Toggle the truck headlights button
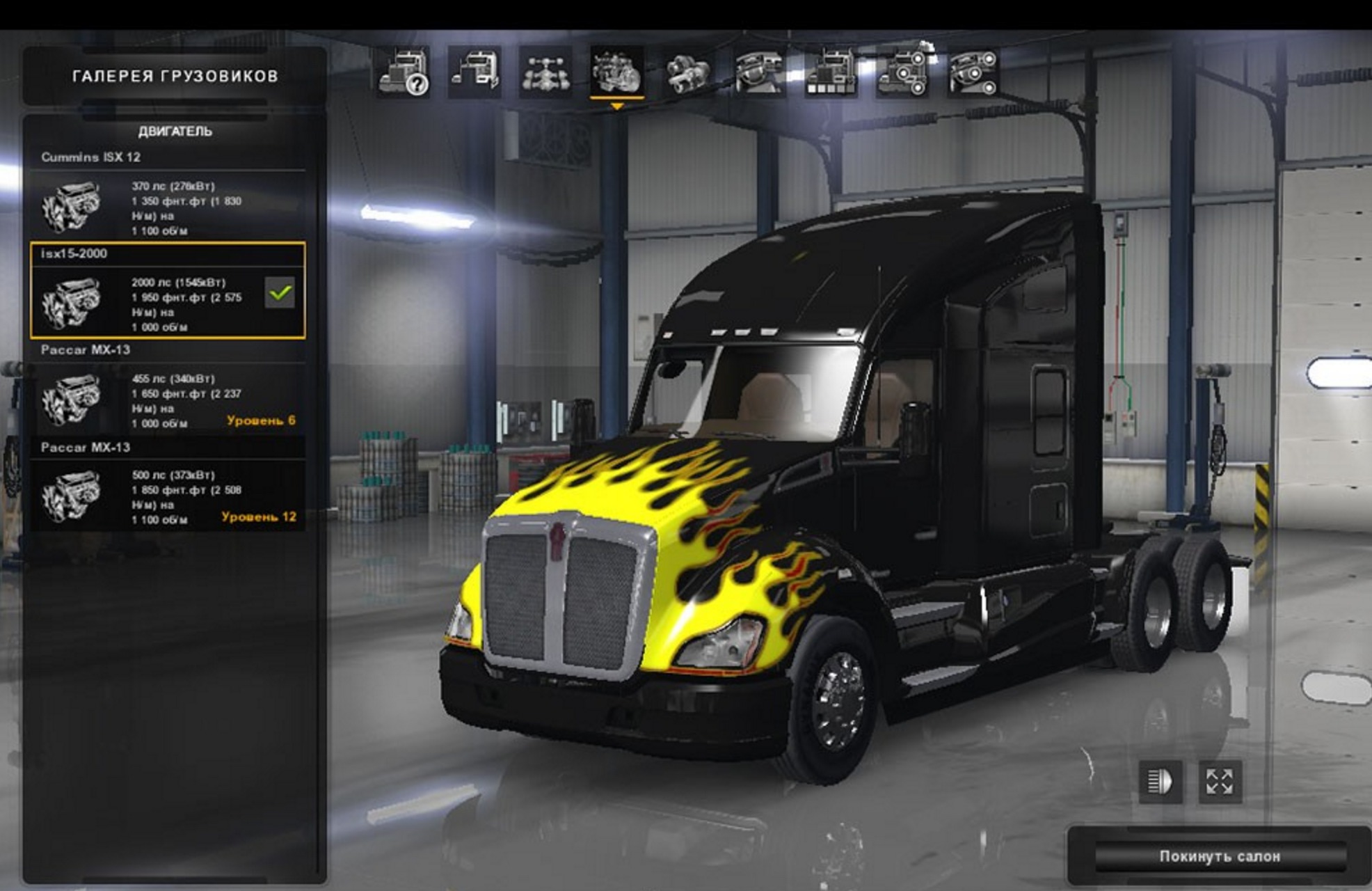The height and width of the screenshot is (891, 1372). [1160, 781]
